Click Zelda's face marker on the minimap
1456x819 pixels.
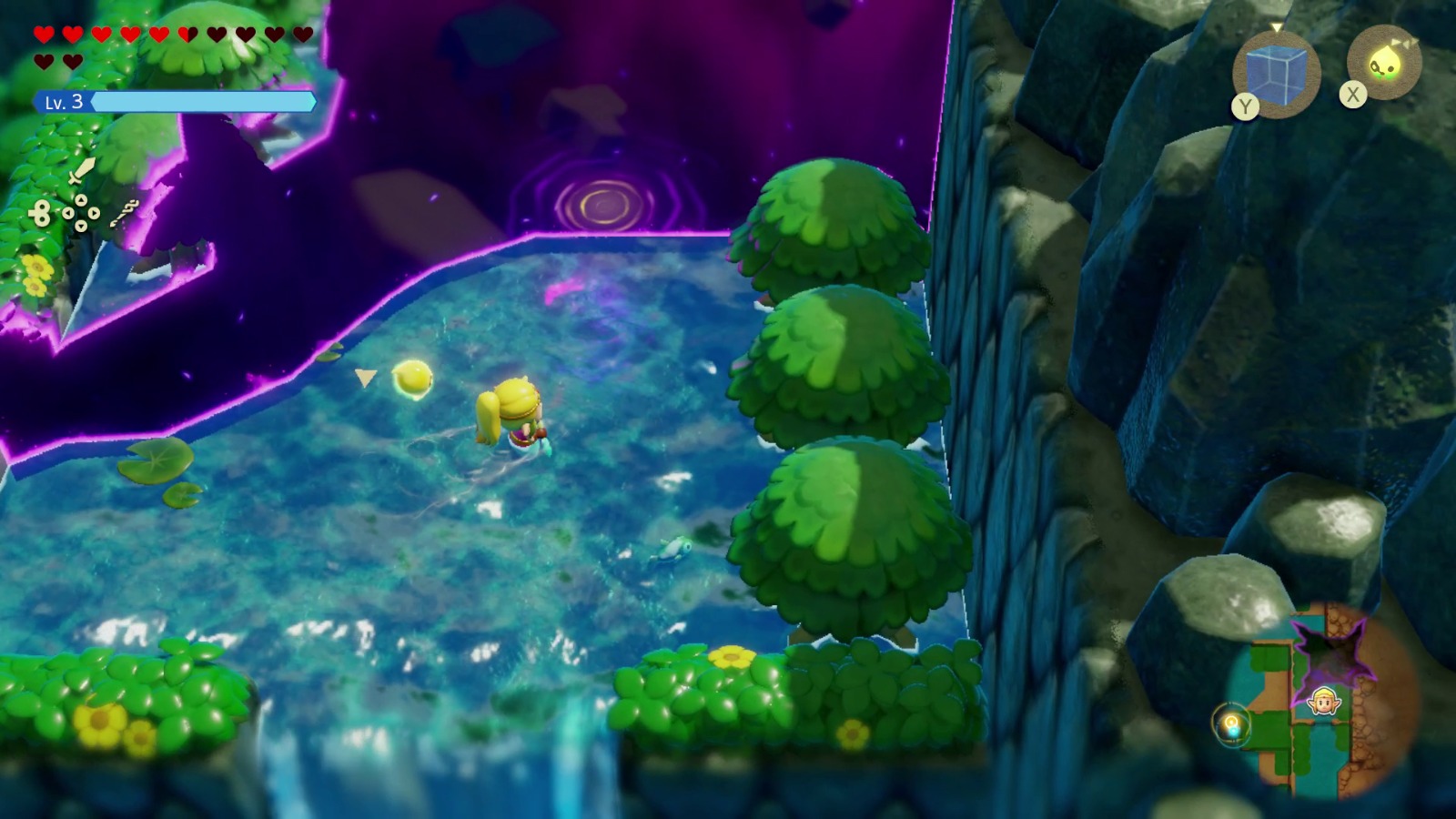click(x=1323, y=700)
